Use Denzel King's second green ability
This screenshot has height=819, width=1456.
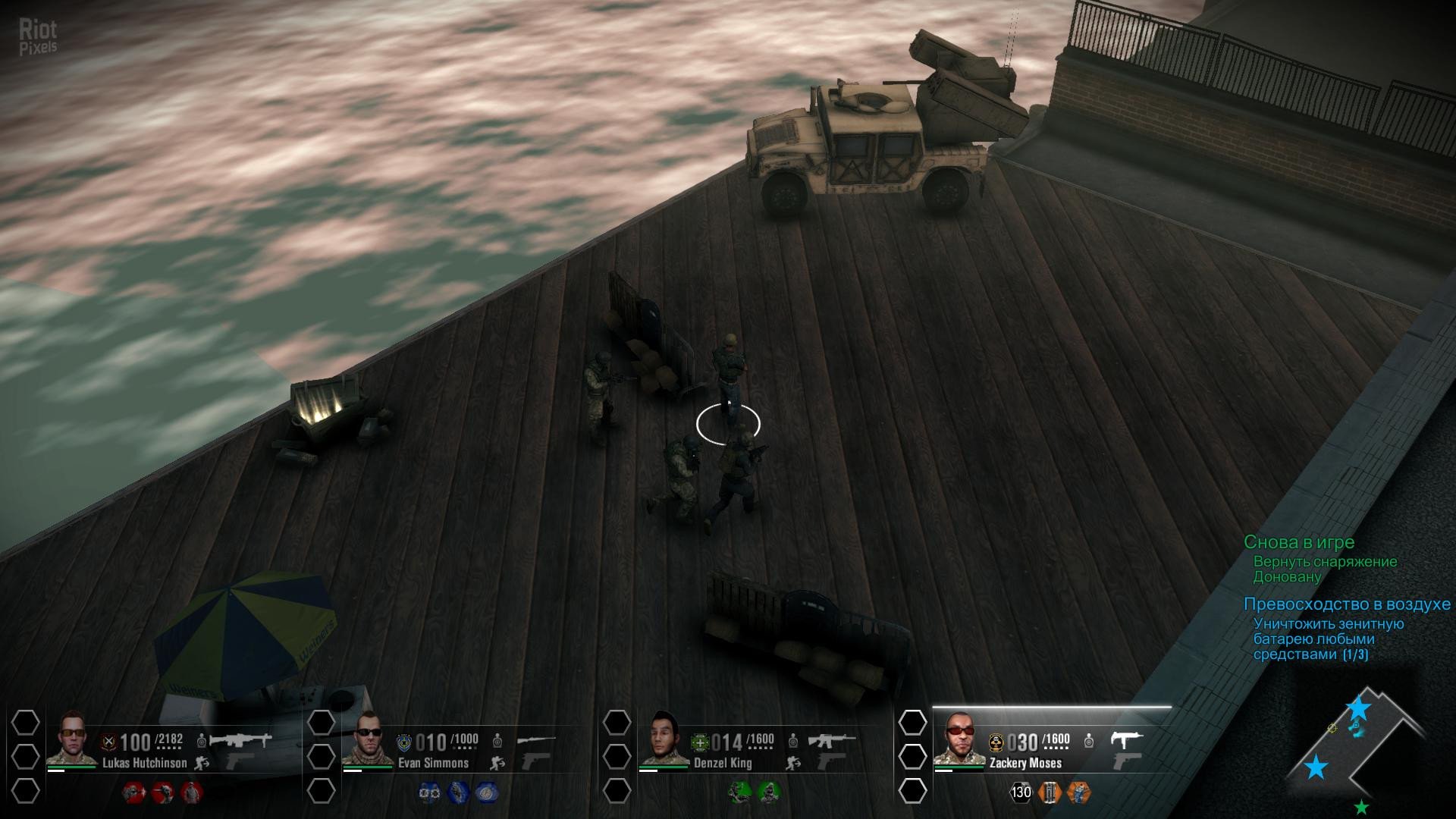click(768, 792)
